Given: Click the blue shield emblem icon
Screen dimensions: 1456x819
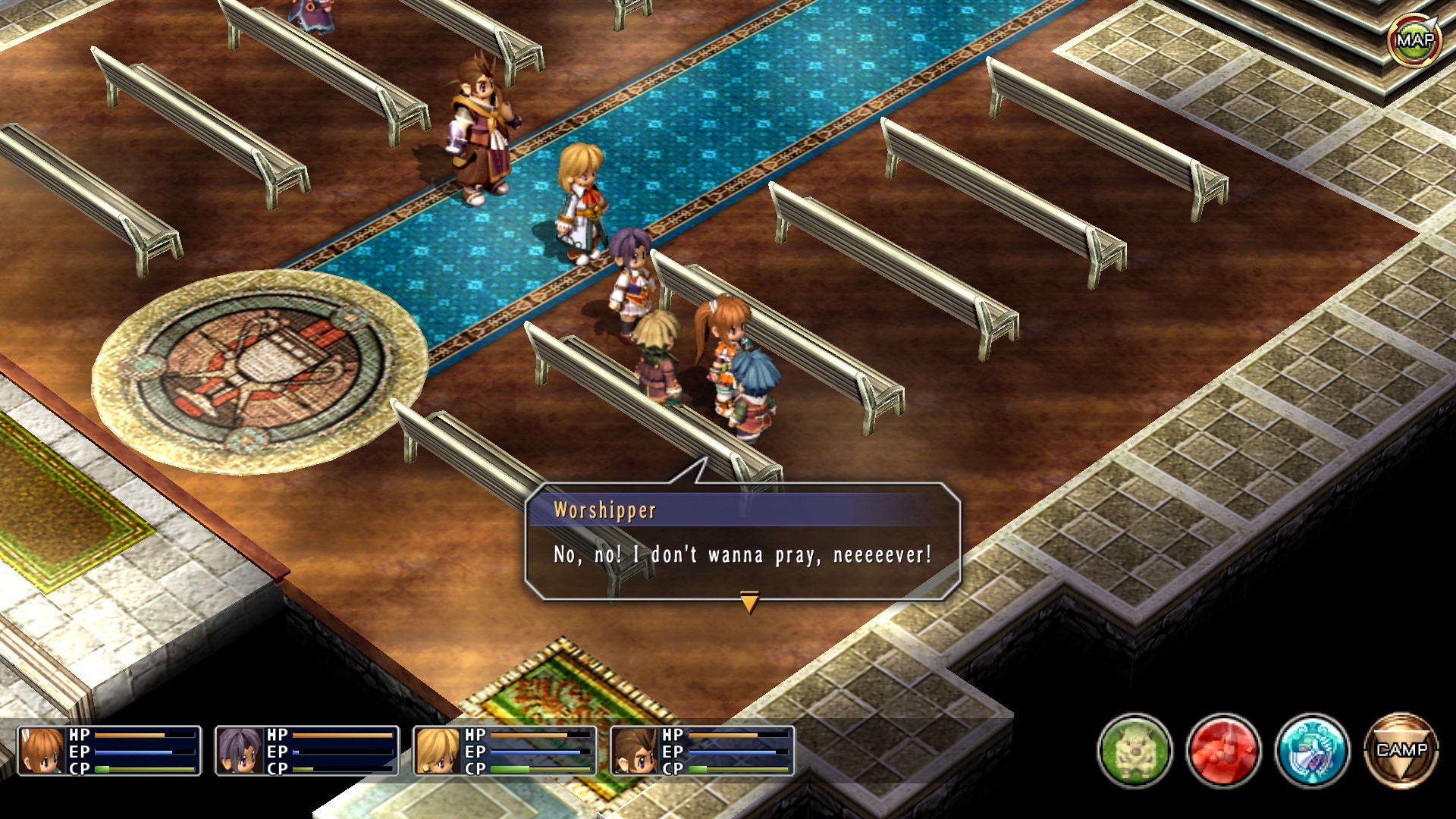Looking at the screenshot, I should [x=1312, y=751].
